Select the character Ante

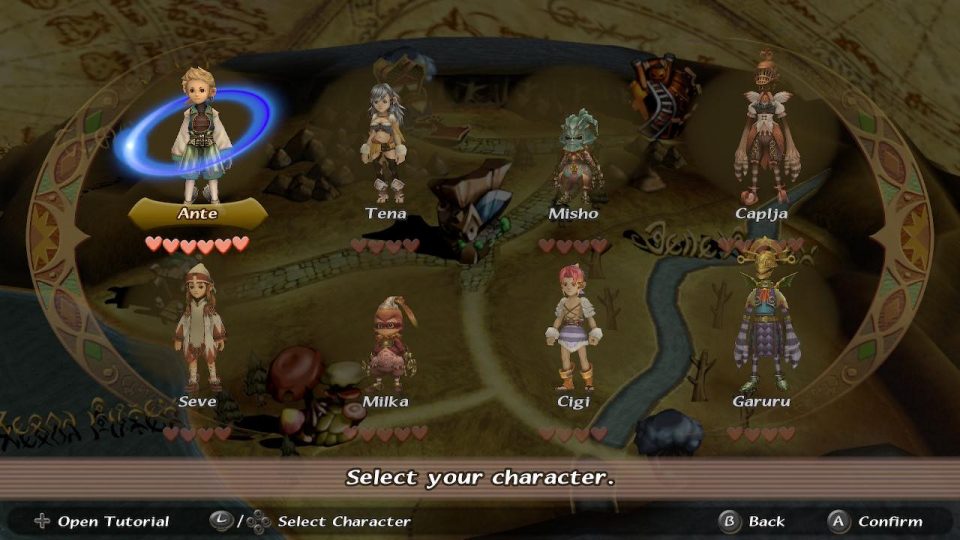coord(196,140)
